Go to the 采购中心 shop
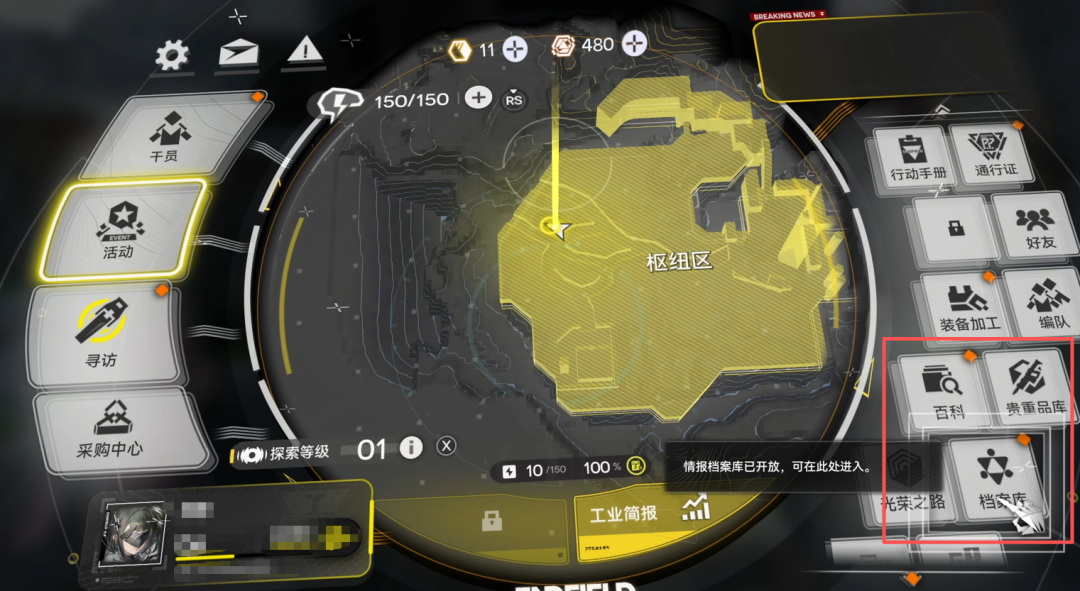Image resolution: width=1080 pixels, height=591 pixels. point(113,430)
